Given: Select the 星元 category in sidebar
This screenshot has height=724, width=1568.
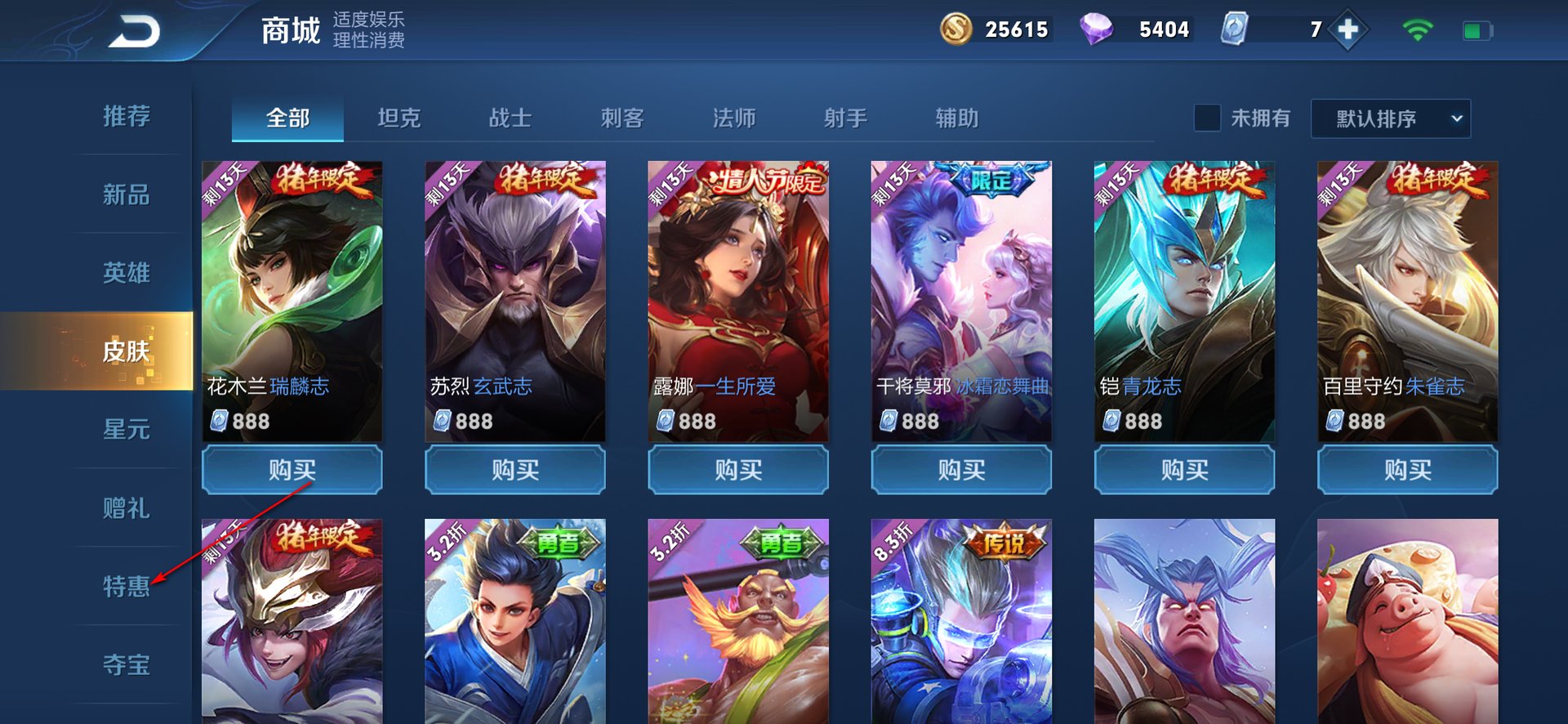Looking at the screenshot, I should [127, 430].
